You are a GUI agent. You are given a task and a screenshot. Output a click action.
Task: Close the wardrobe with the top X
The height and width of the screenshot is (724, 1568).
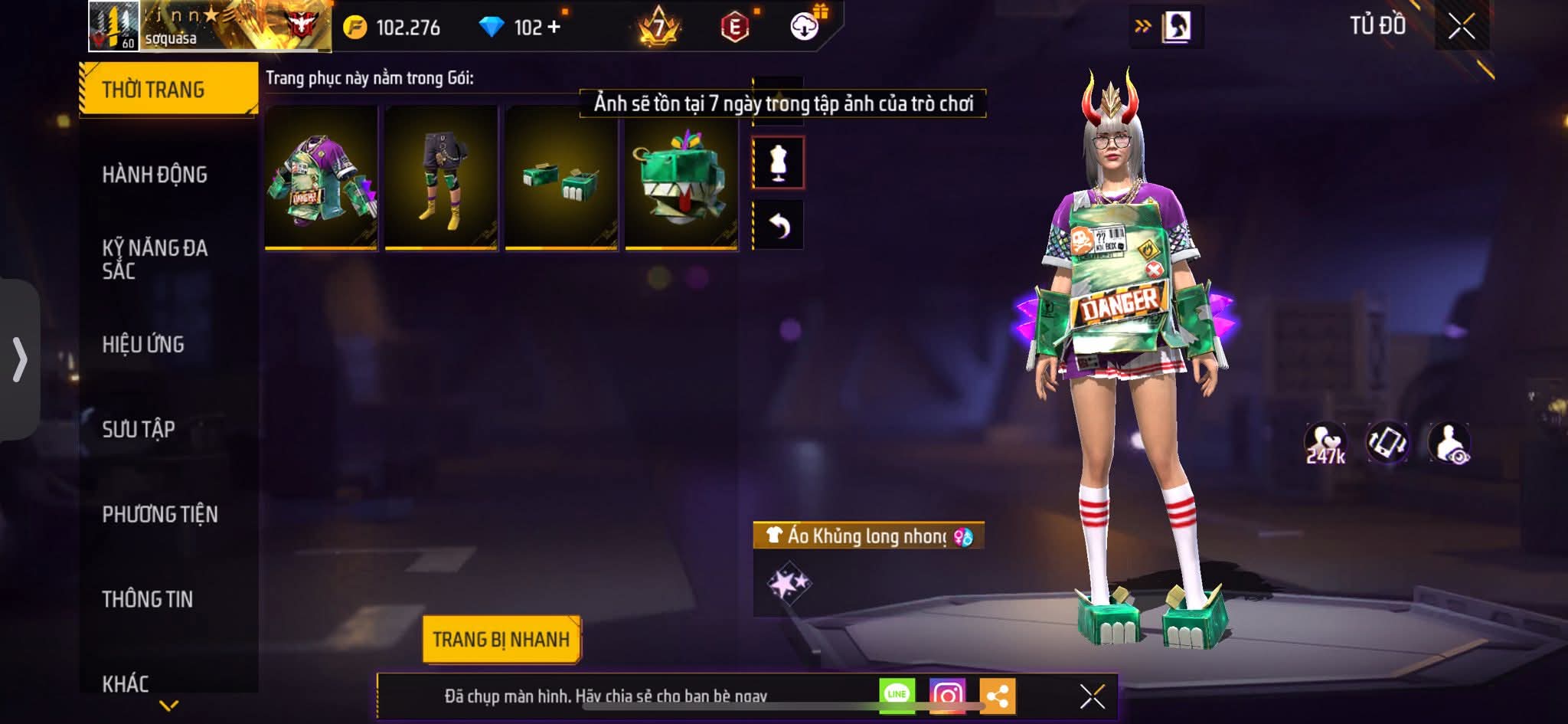(x=1461, y=27)
